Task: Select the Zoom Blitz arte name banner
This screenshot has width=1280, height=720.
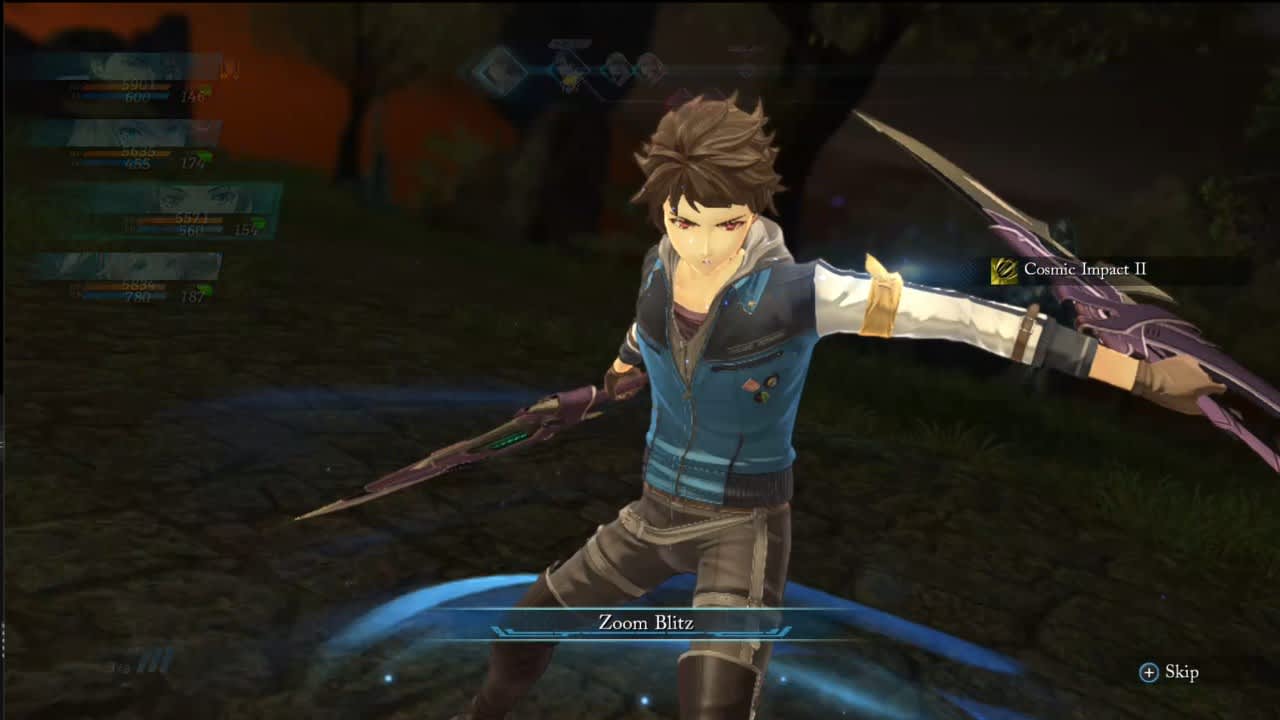Action: 645,624
